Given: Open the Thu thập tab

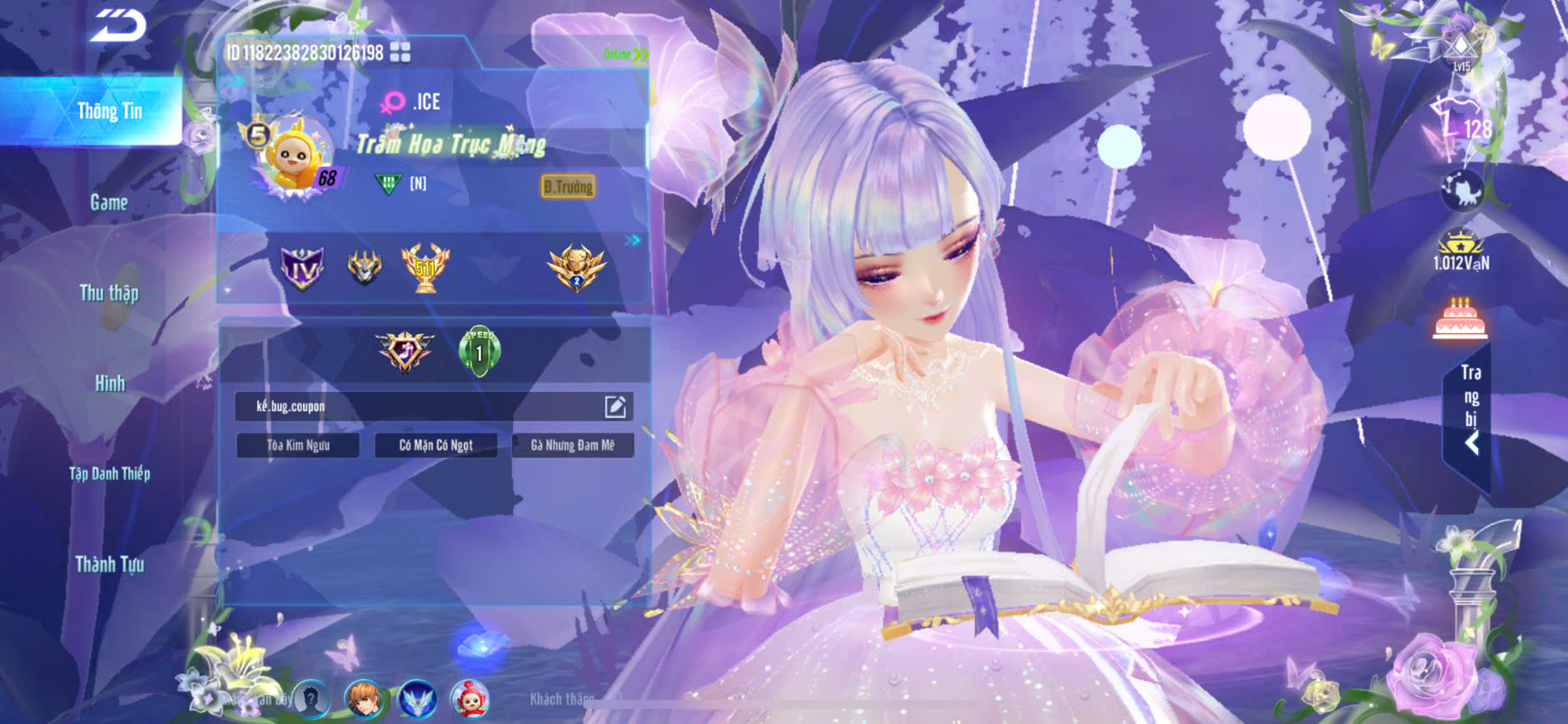Looking at the screenshot, I should pyautogui.click(x=109, y=293).
